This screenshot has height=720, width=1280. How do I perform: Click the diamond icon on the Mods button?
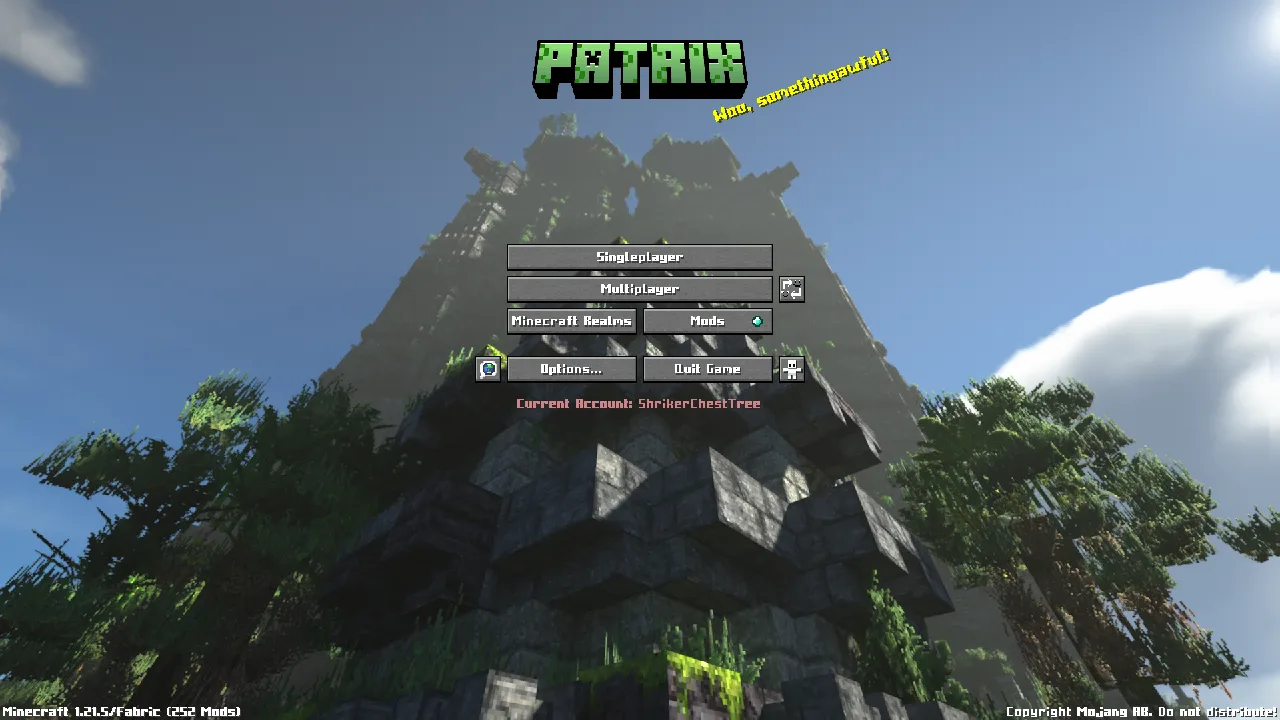click(x=756, y=321)
